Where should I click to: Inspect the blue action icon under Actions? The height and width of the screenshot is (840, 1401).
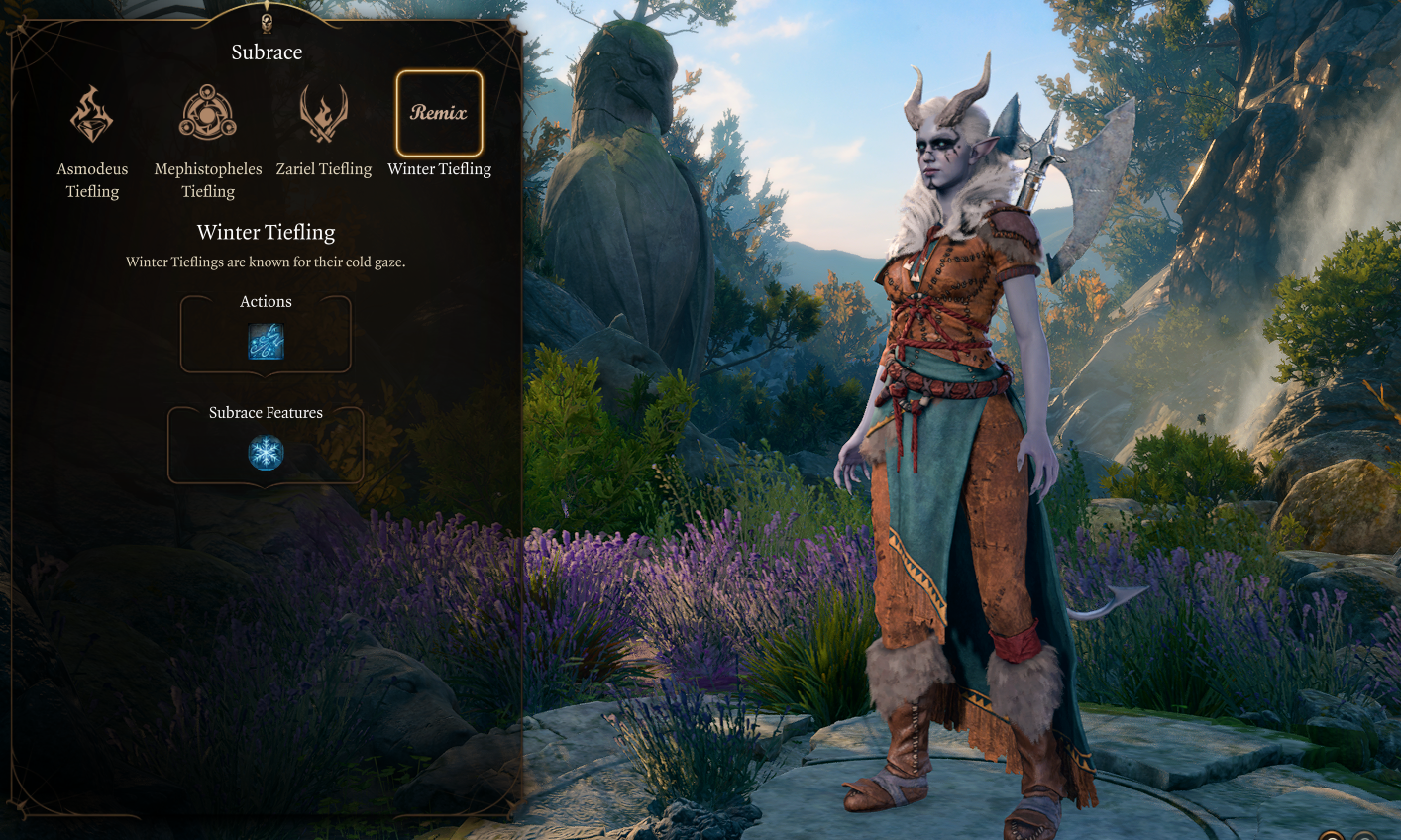coord(266,342)
